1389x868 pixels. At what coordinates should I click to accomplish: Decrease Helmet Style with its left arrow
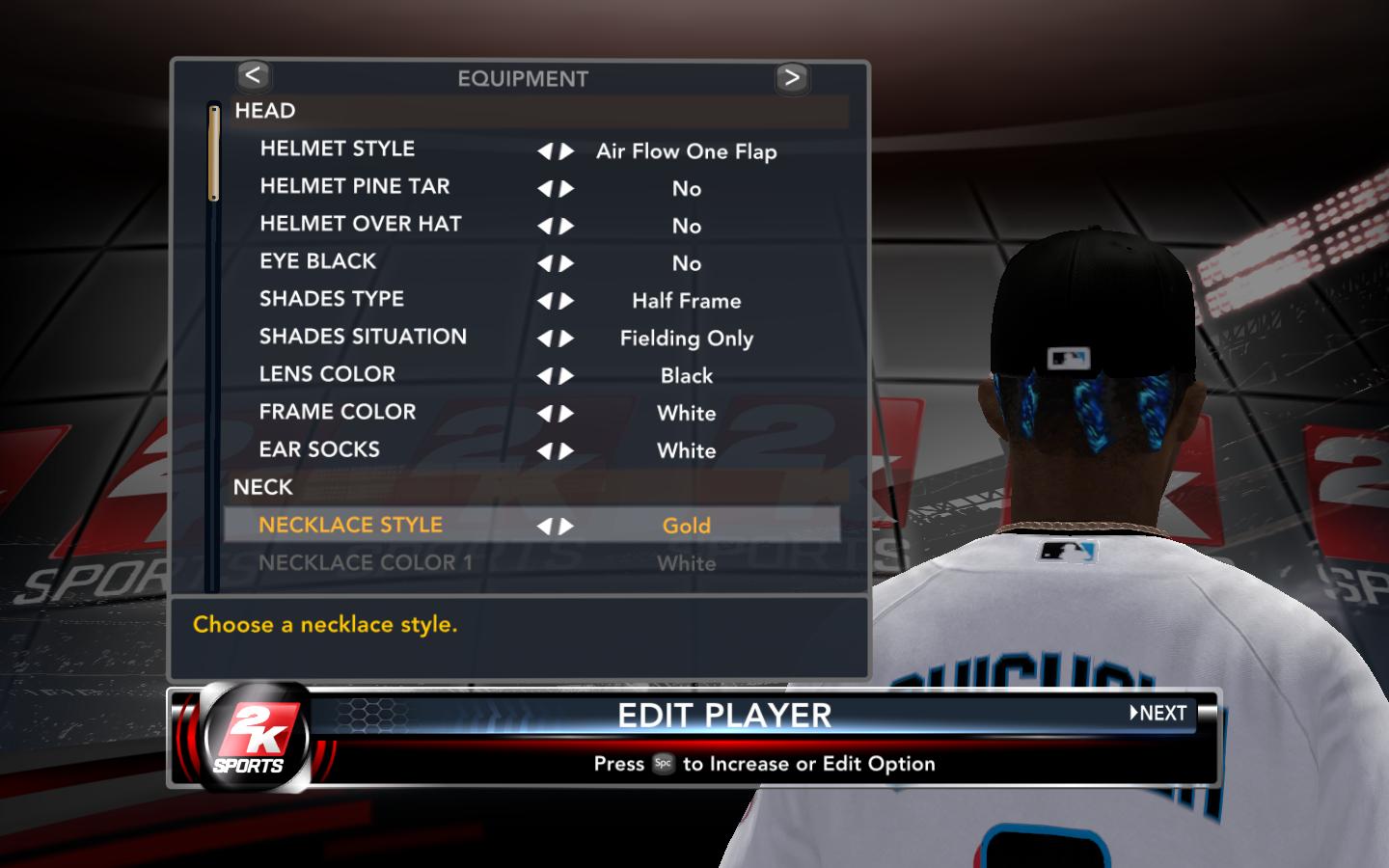(545, 151)
